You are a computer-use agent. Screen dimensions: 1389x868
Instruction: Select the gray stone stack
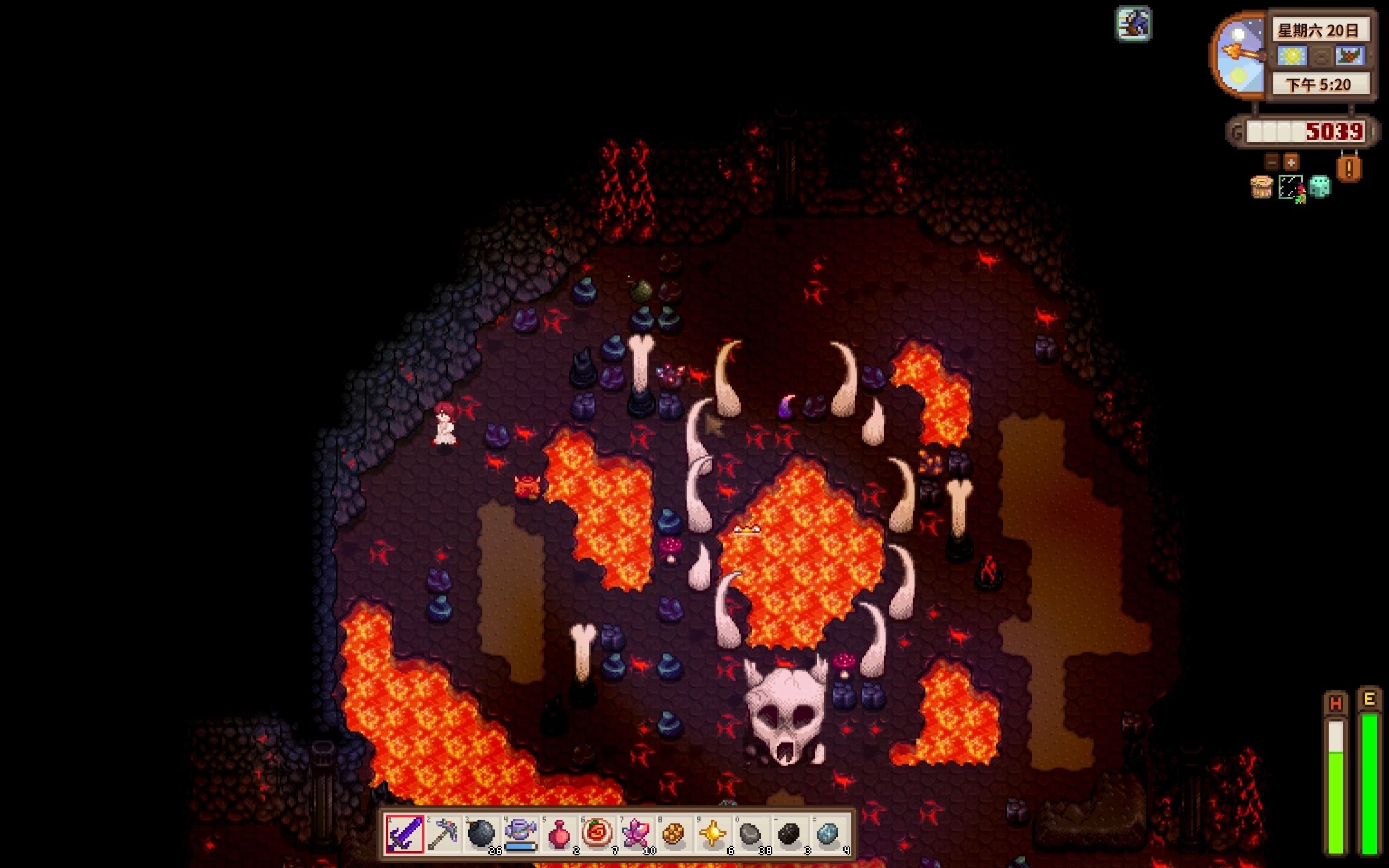click(751, 834)
